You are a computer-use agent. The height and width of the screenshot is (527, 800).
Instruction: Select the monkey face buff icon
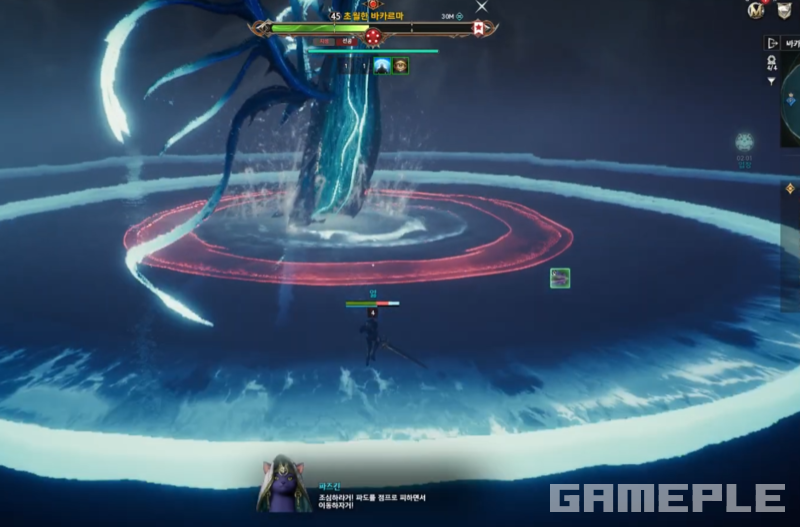(401, 66)
